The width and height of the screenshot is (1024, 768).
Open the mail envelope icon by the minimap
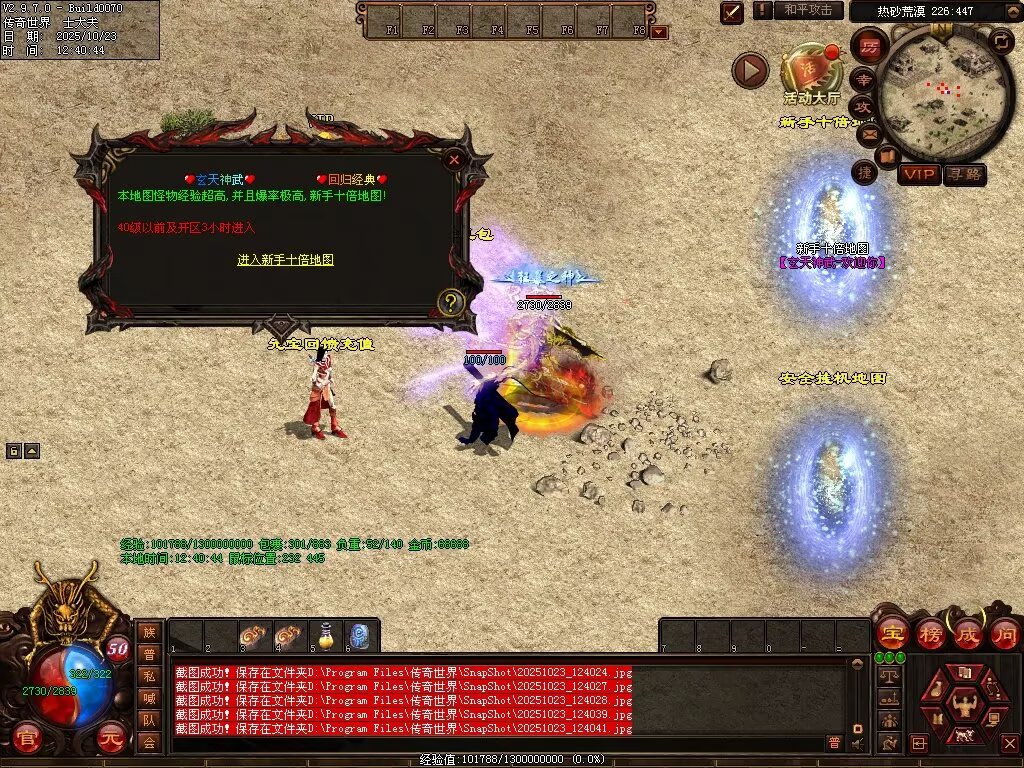click(866, 132)
